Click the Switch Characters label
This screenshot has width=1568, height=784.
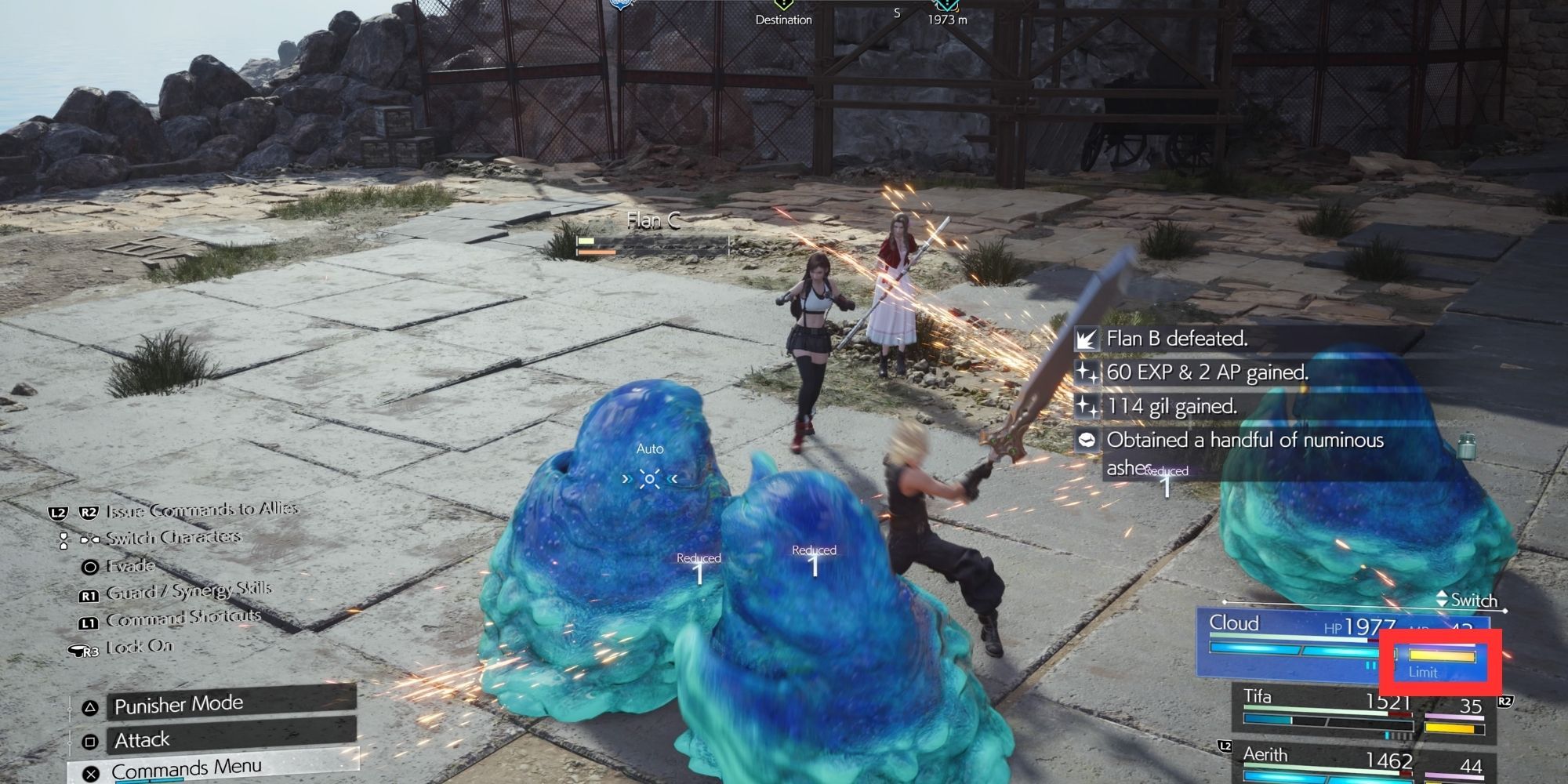[172, 538]
